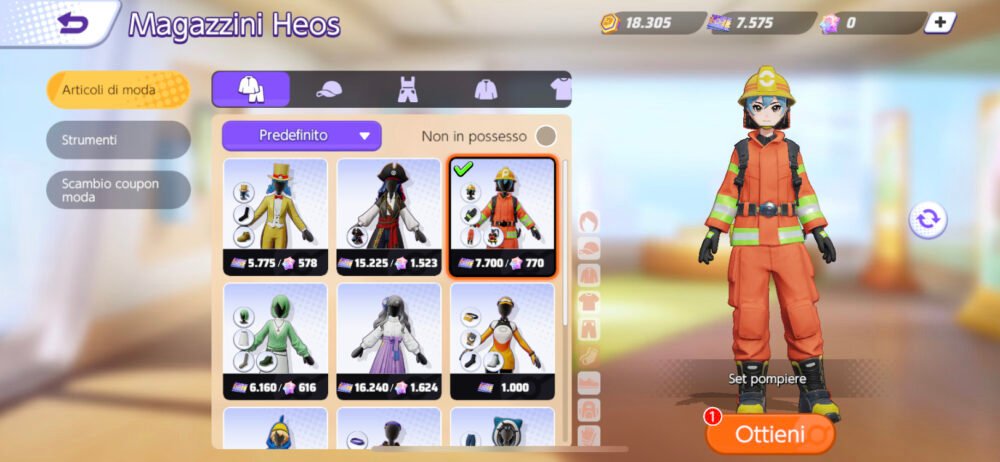Go back using the arrow button
1000x462 pixels.
click(73, 24)
